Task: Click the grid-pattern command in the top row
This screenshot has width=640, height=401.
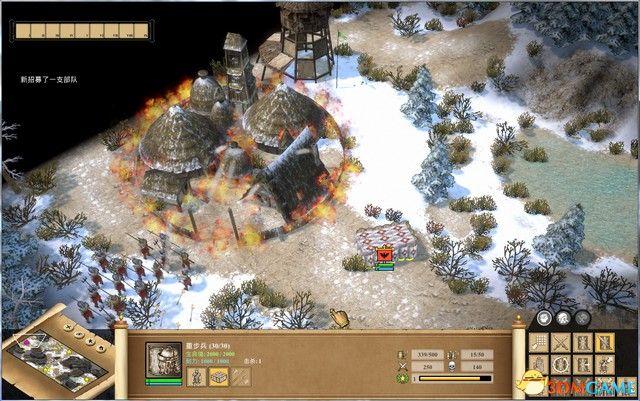Action: [537, 344]
